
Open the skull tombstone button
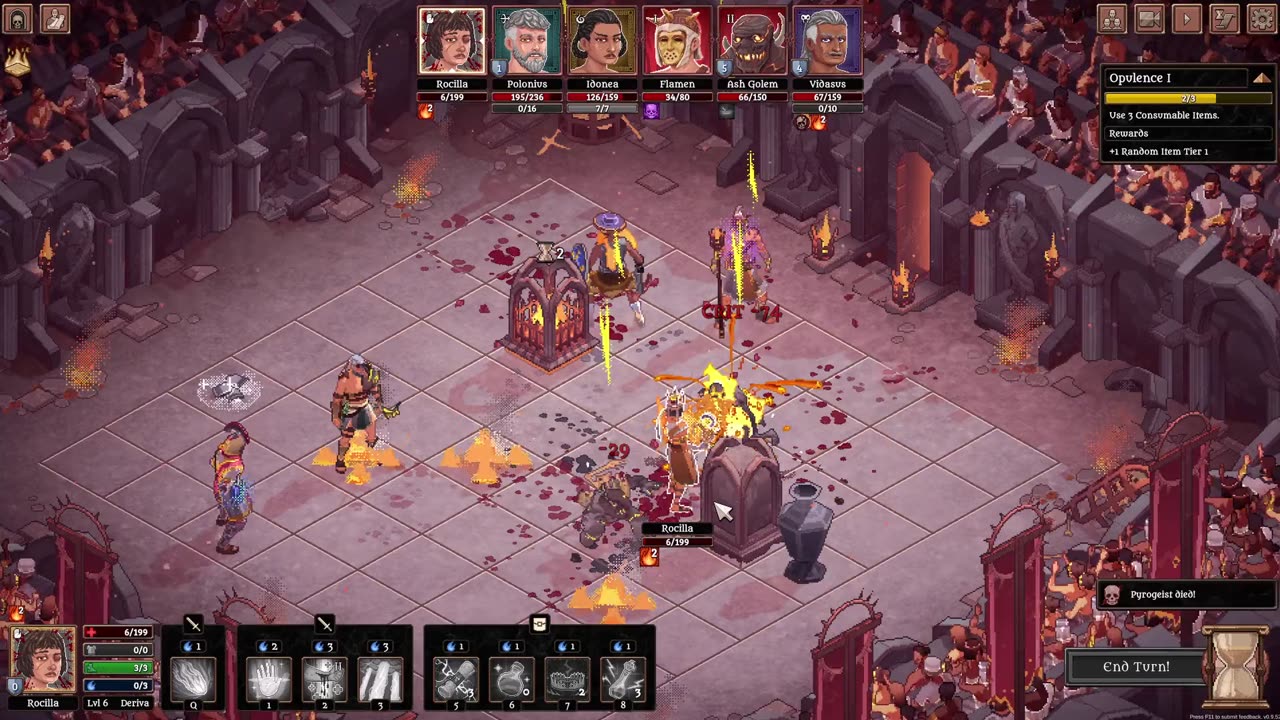[18, 19]
